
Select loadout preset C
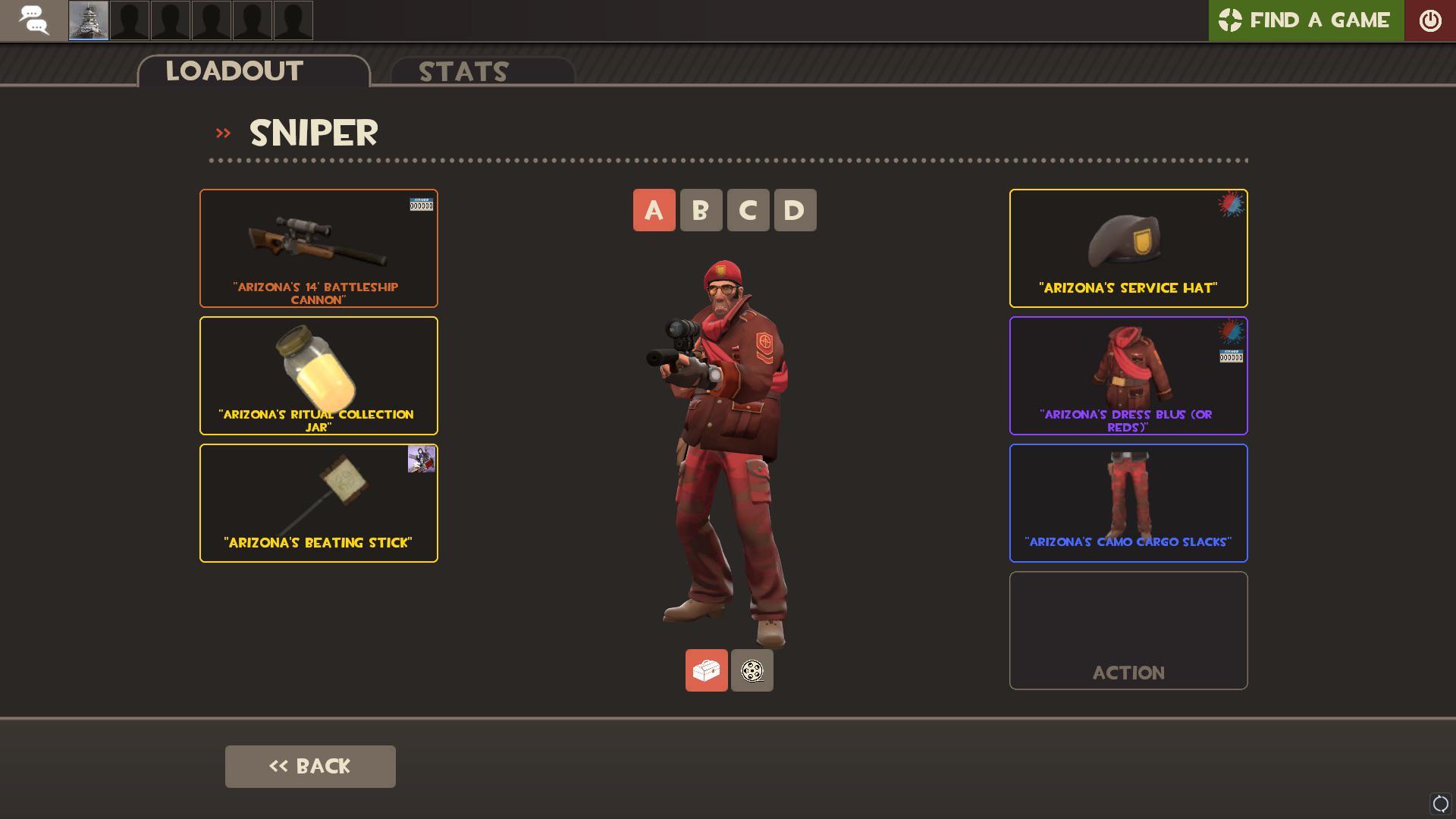click(748, 210)
